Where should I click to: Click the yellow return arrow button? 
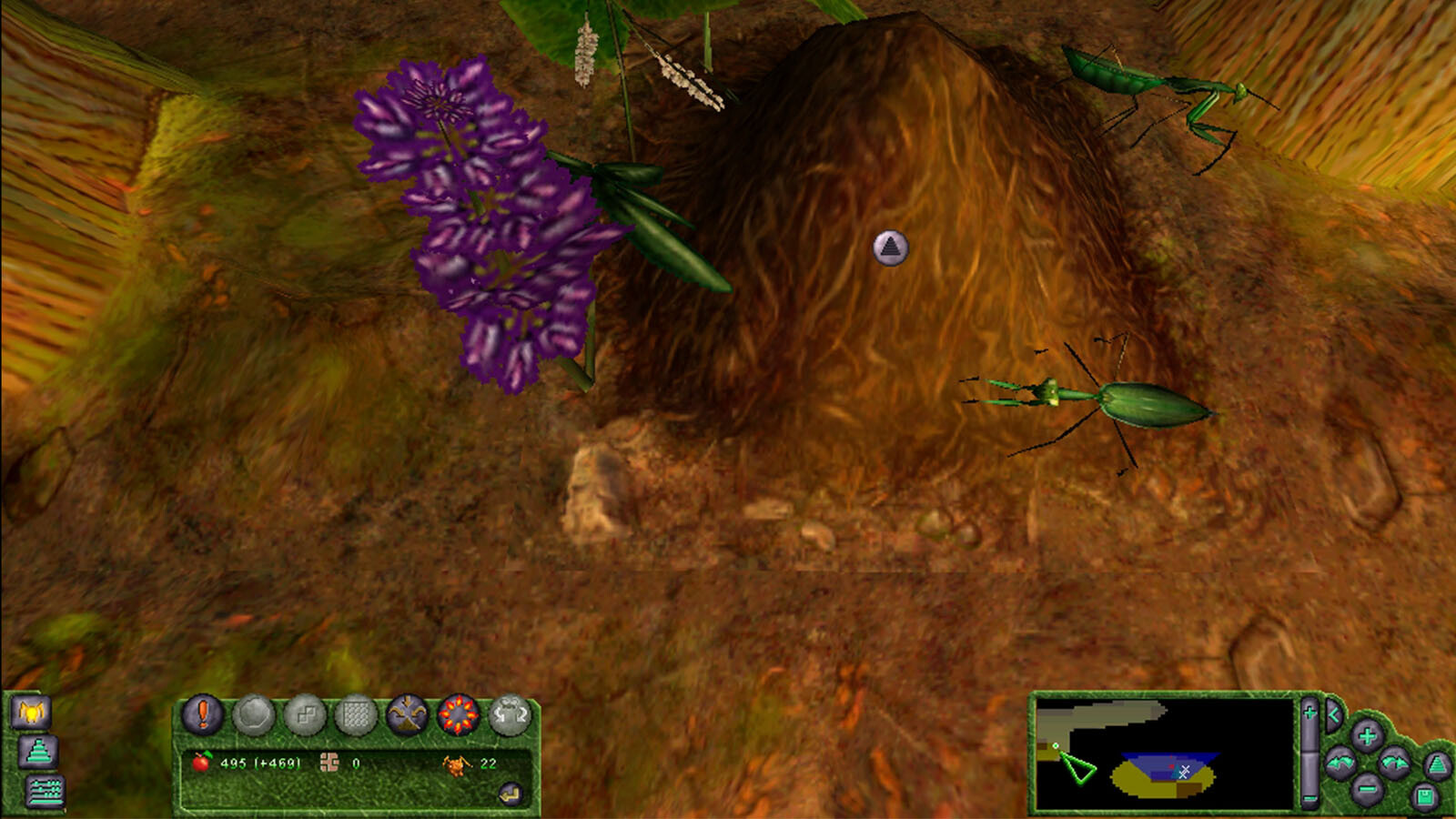click(x=511, y=794)
